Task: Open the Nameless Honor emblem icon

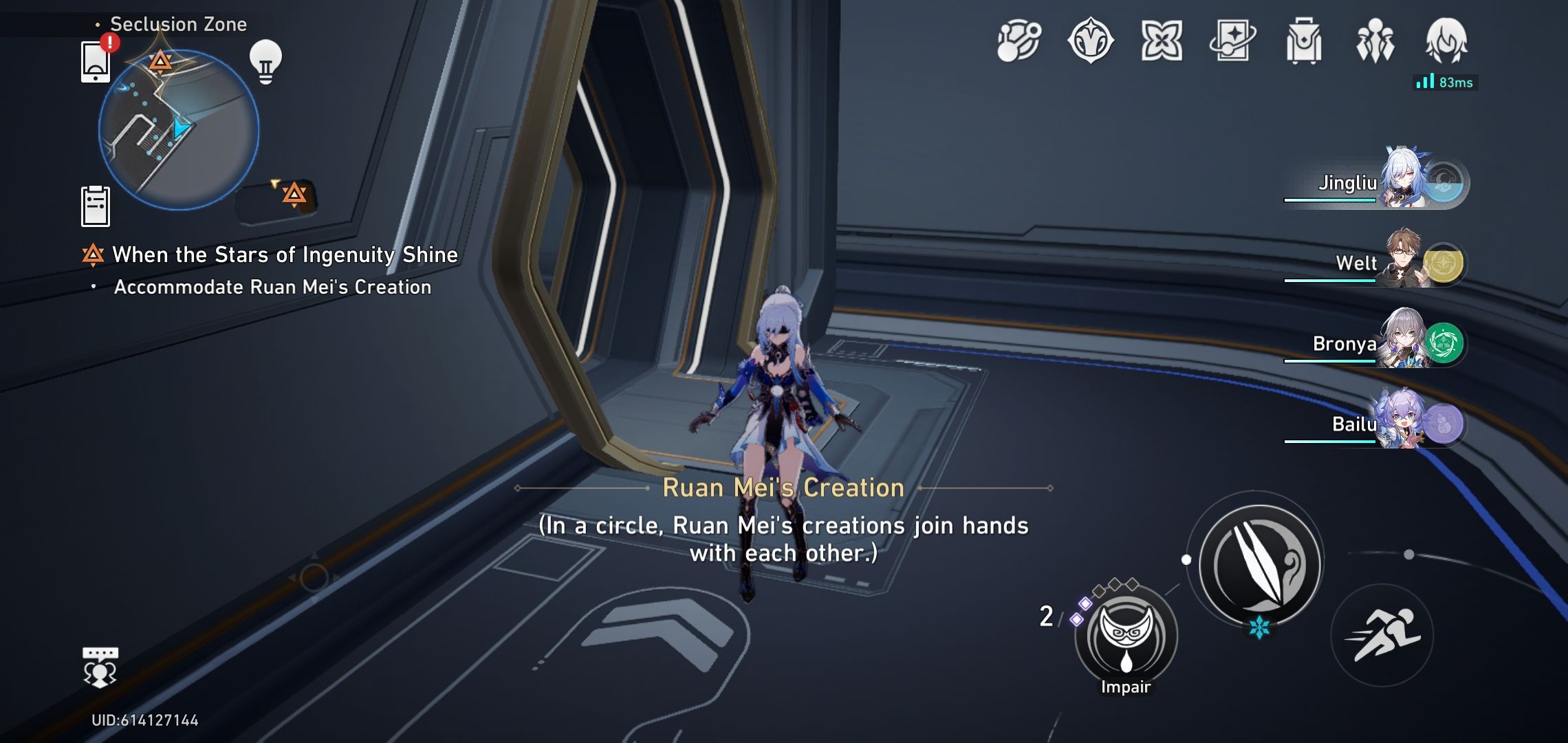Action: [x=1089, y=41]
